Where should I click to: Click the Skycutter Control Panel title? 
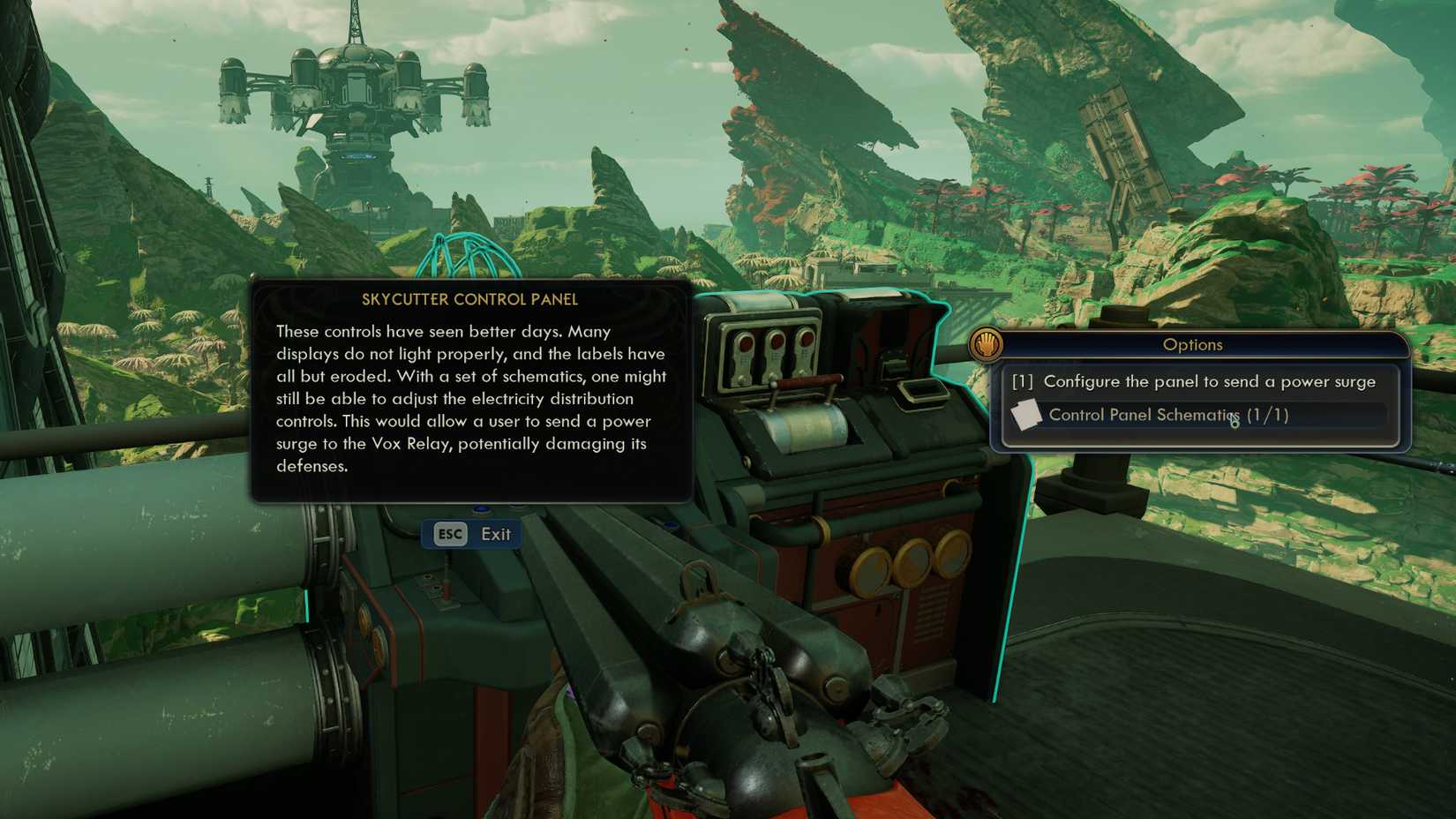471,300
